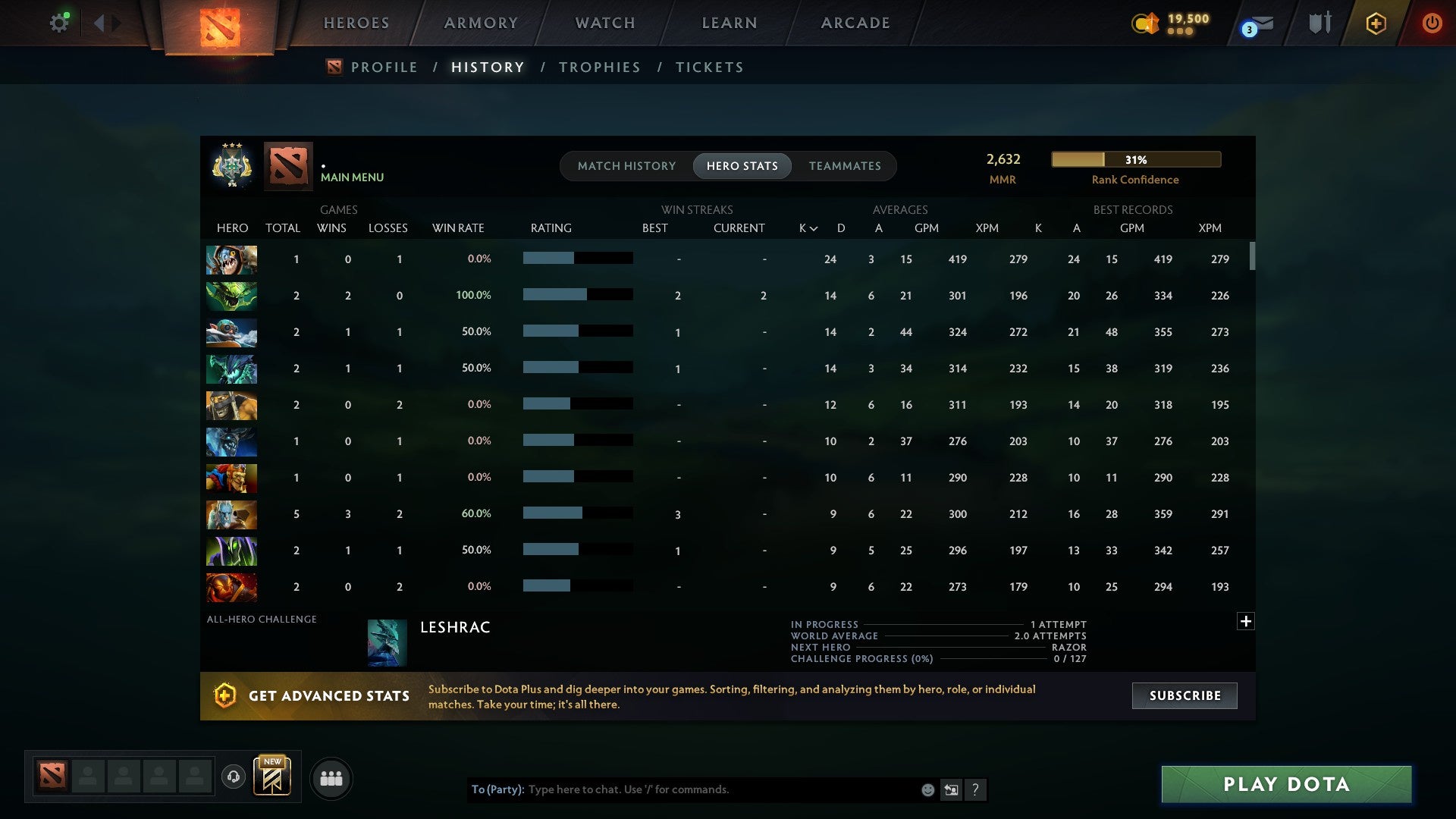Click the Subscribe button for Dota Plus
Screen dimensions: 1456x819
tap(1184, 695)
